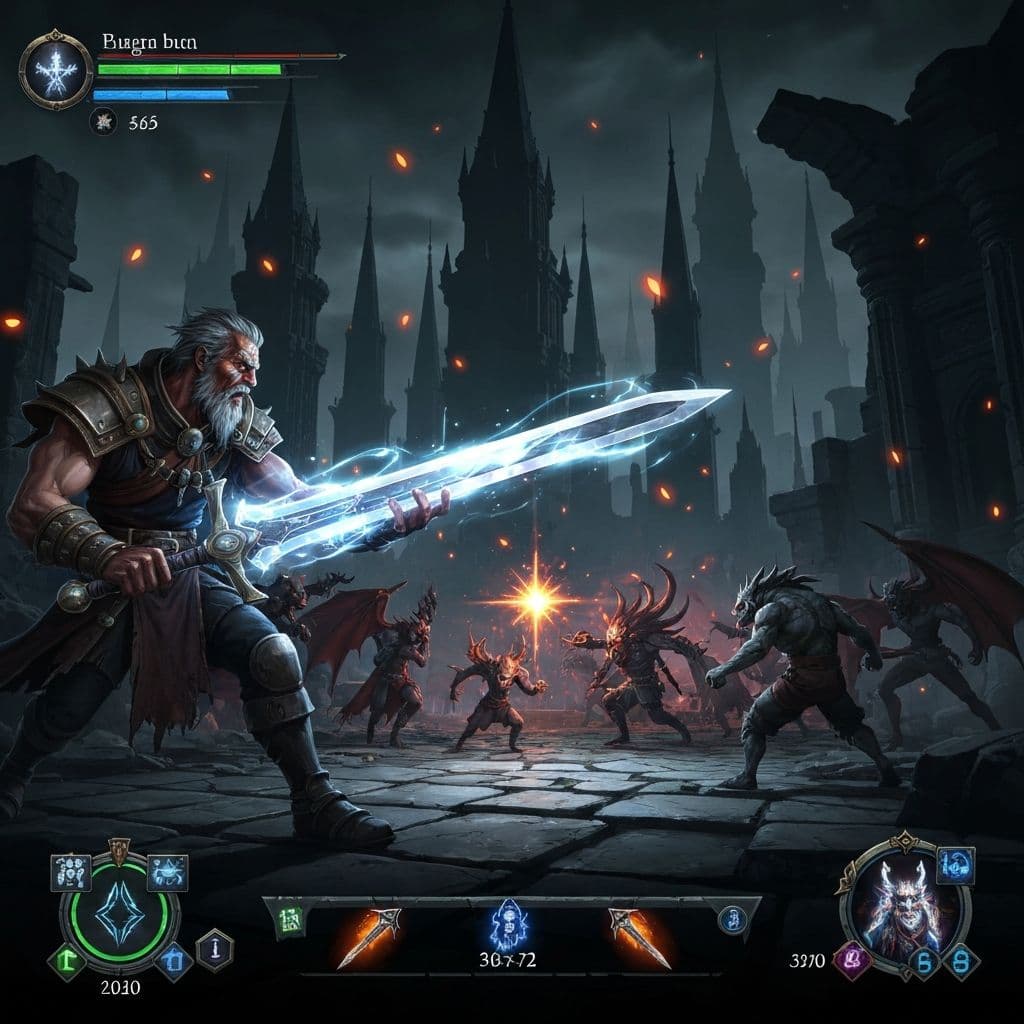Screen dimensions: 1024x1024
Task: Select the square rune icon left of ring
Action: (71, 873)
